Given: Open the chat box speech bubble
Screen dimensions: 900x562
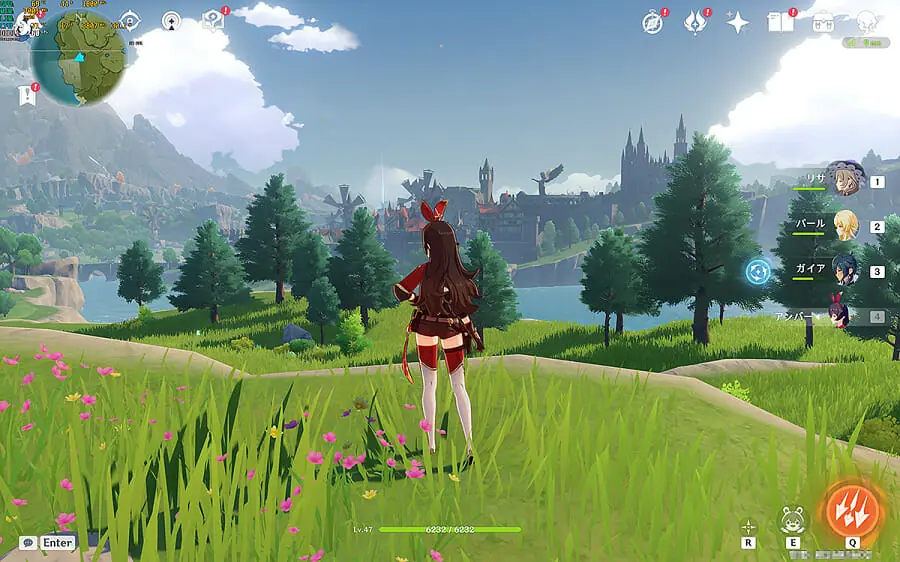Looking at the screenshot, I should 28,543.
